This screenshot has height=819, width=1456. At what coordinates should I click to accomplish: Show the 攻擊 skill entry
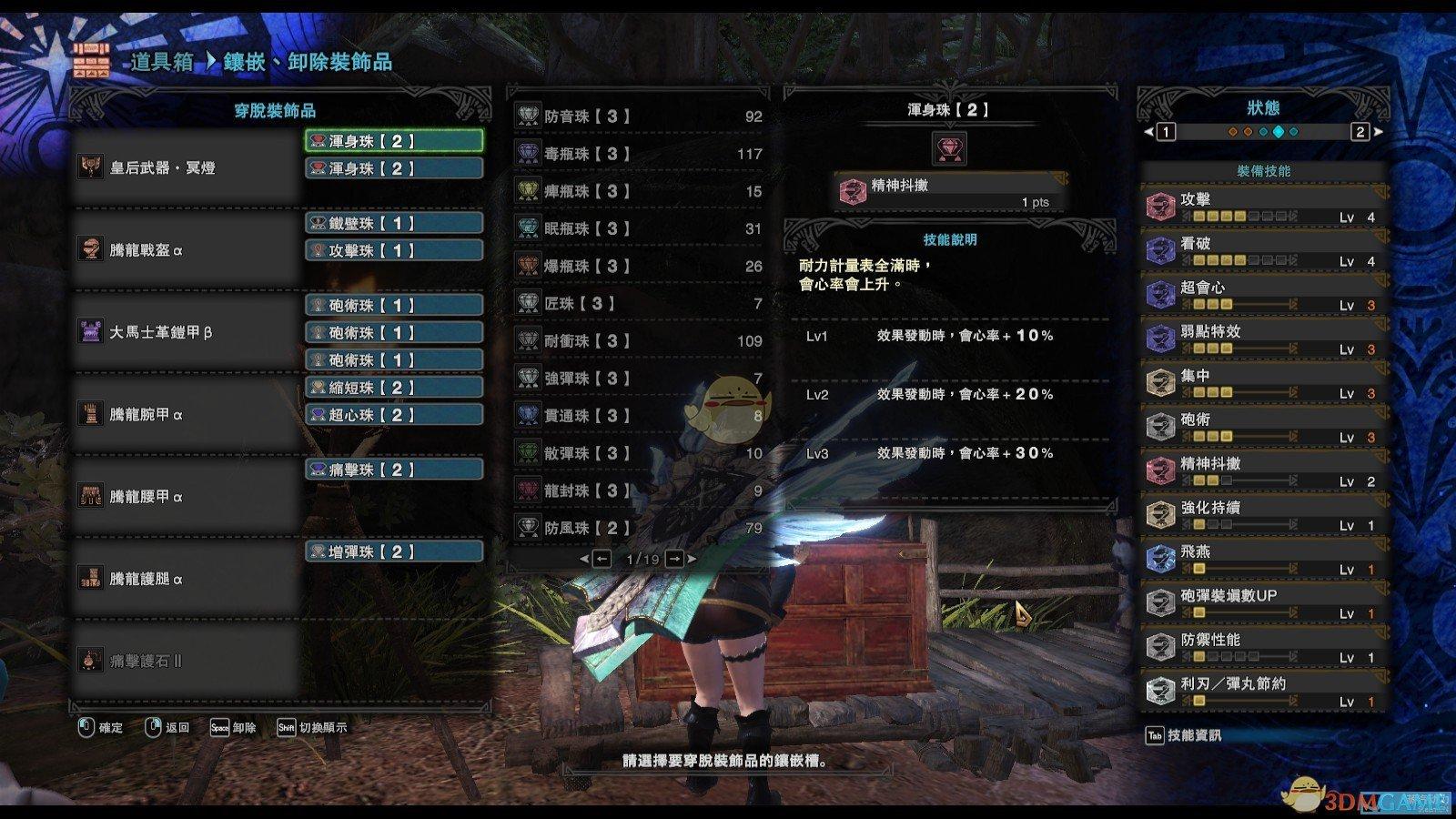pos(1264,207)
